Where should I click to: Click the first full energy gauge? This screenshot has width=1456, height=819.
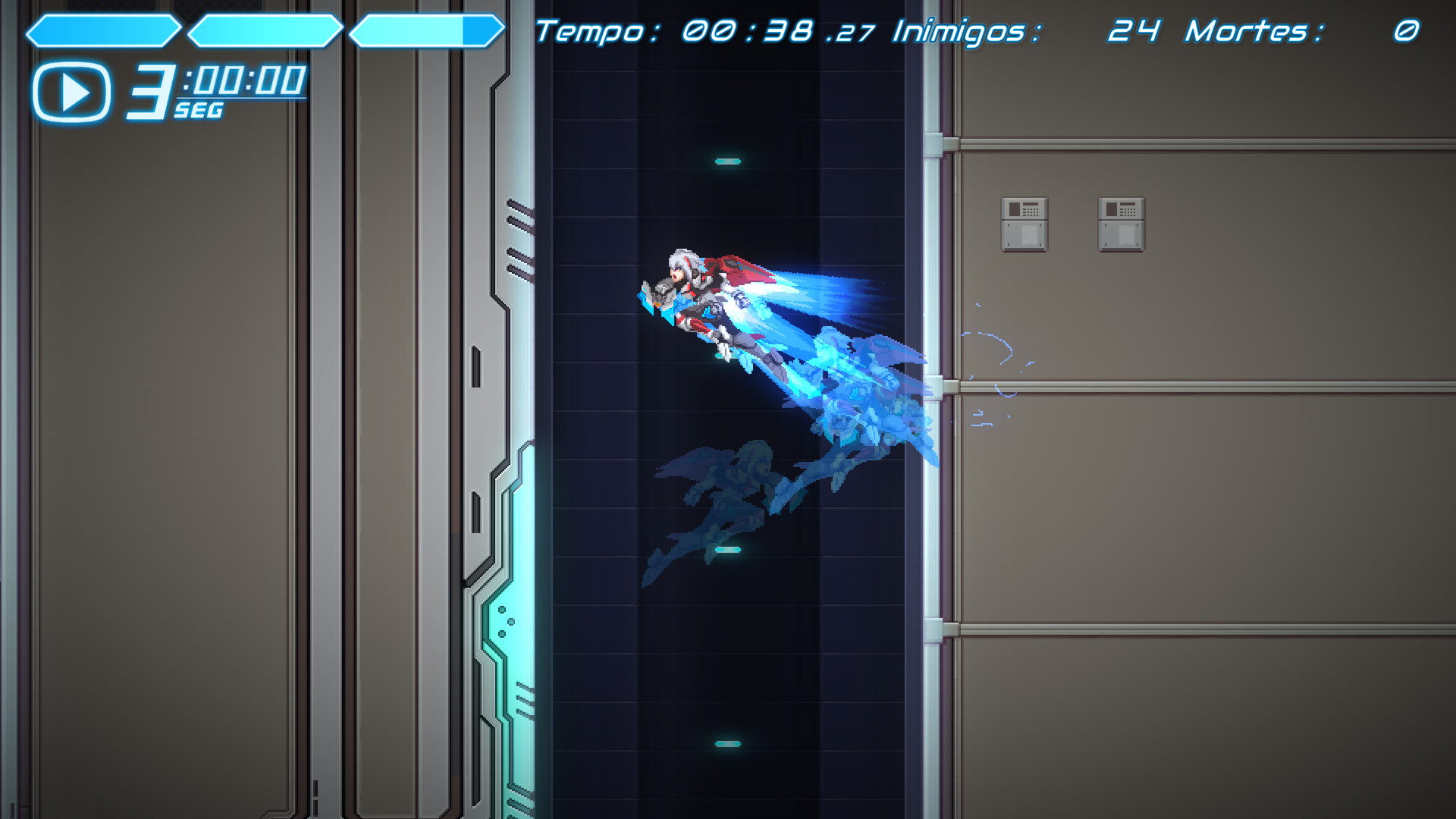click(x=105, y=29)
